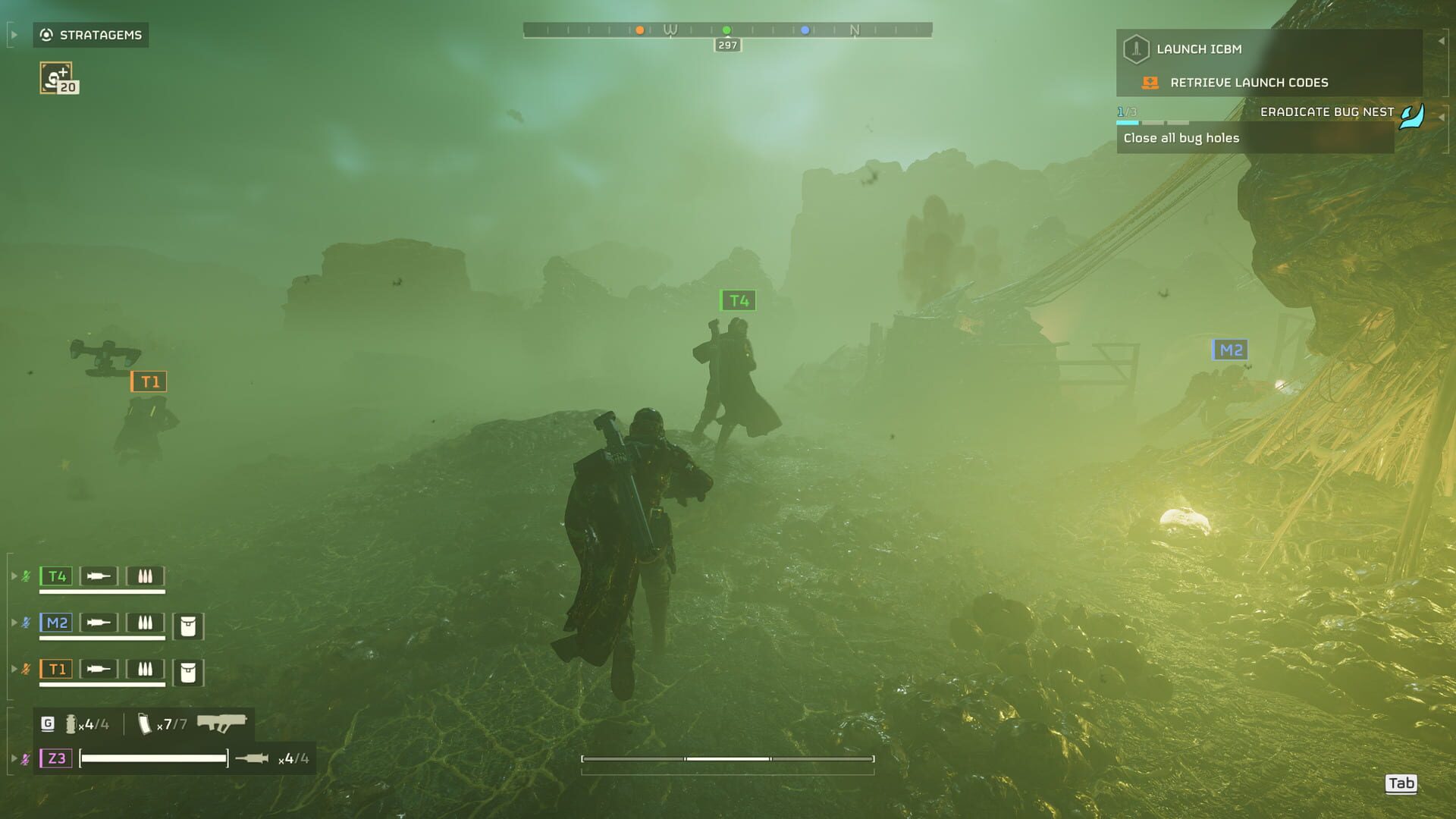Image resolution: width=1456 pixels, height=819 pixels.
Task: Select M2's backpack icon in the squad list
Action: tap(188, 626)
